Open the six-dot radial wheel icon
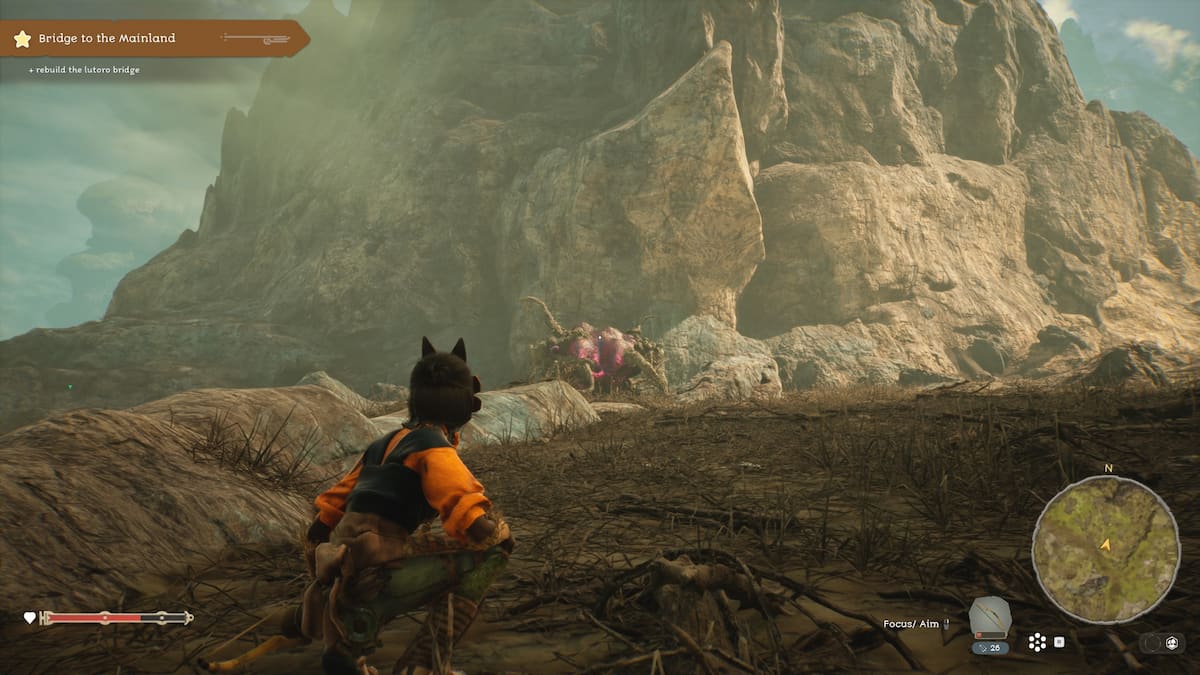 click(1037, 642)
